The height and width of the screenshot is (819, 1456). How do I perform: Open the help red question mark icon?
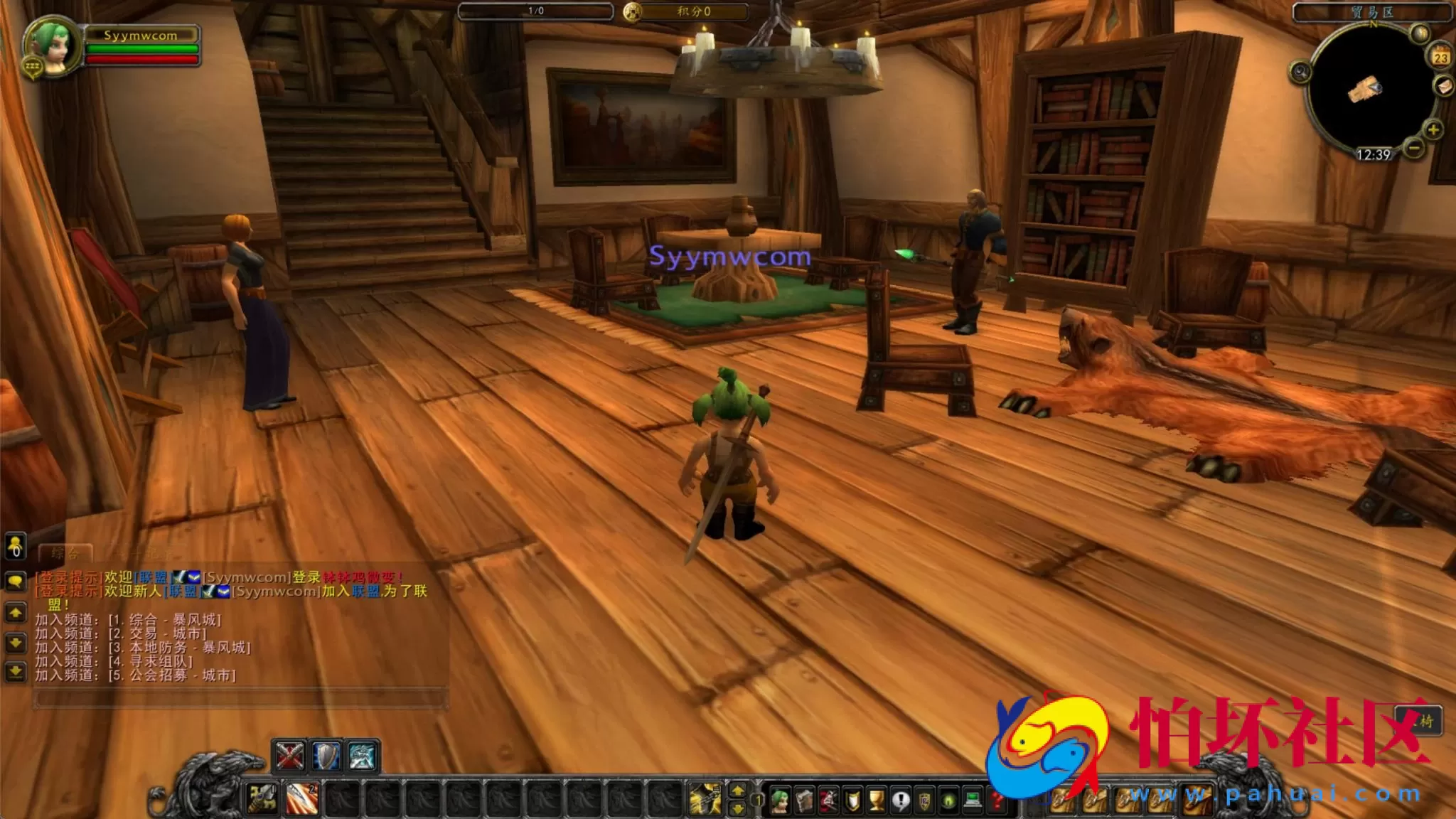pyautogui.click(x=997, y=800)
